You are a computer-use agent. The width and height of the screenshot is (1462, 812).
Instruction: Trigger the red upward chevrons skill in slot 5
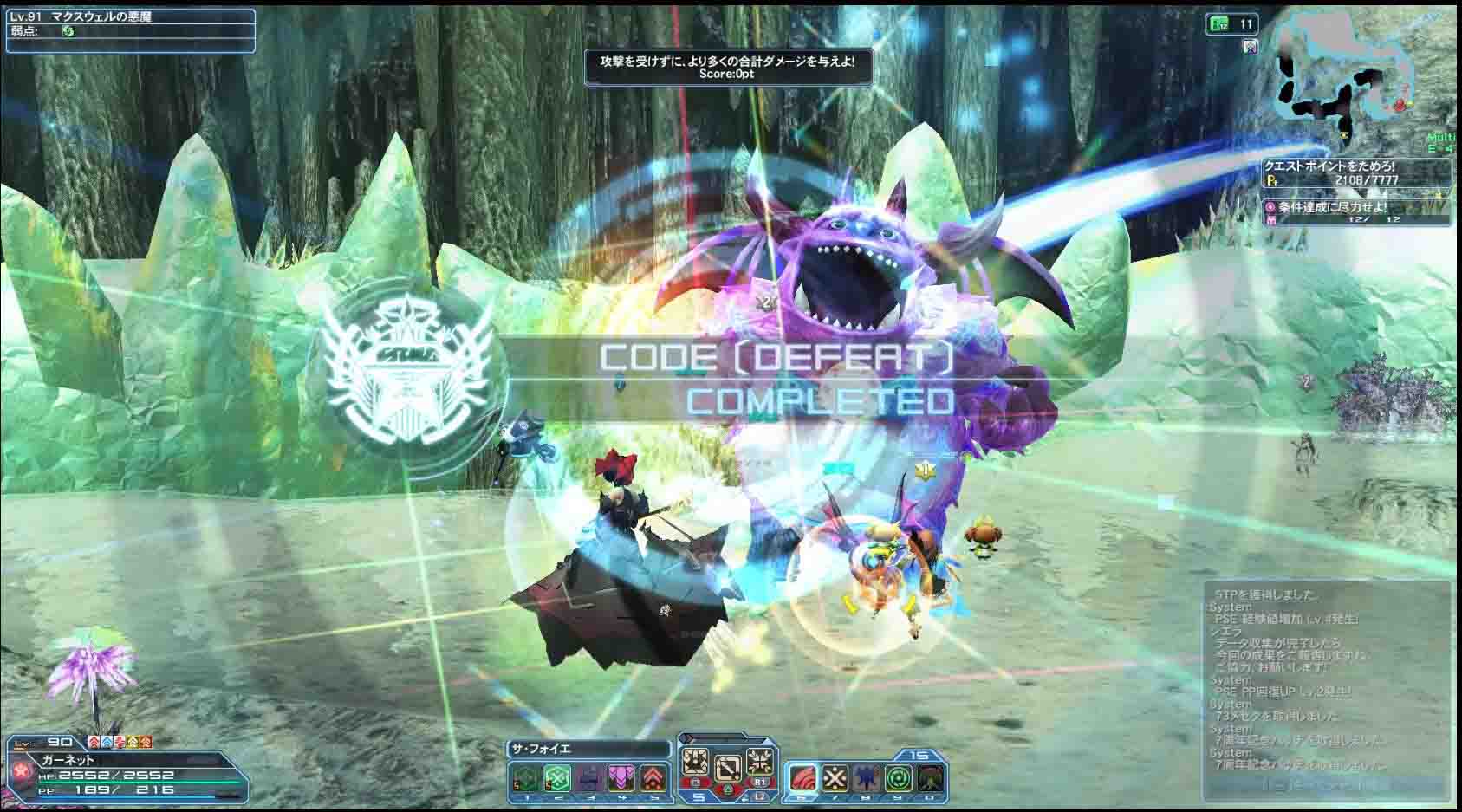653,778
